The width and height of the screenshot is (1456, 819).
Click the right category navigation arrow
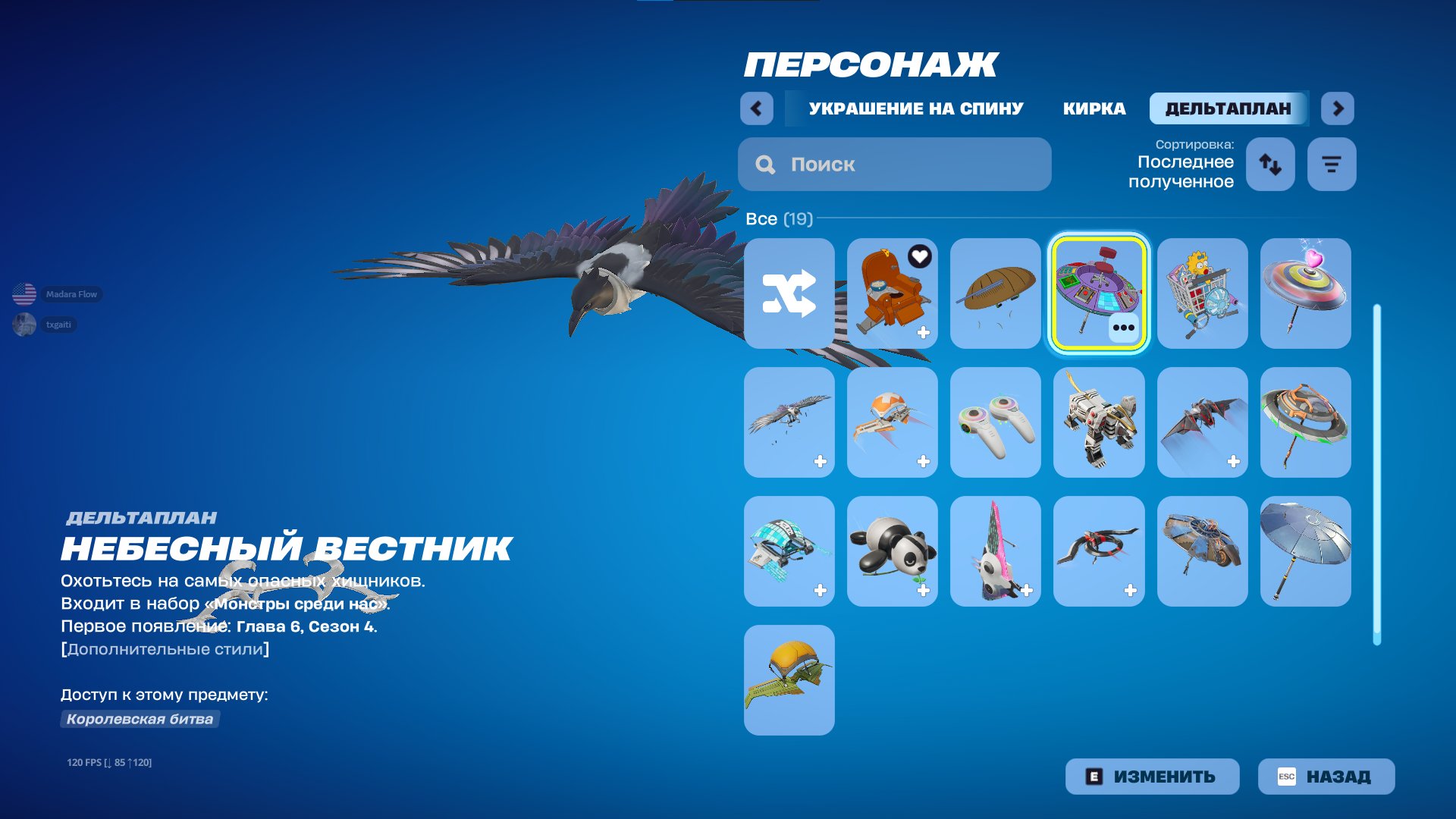(1338, 108)
